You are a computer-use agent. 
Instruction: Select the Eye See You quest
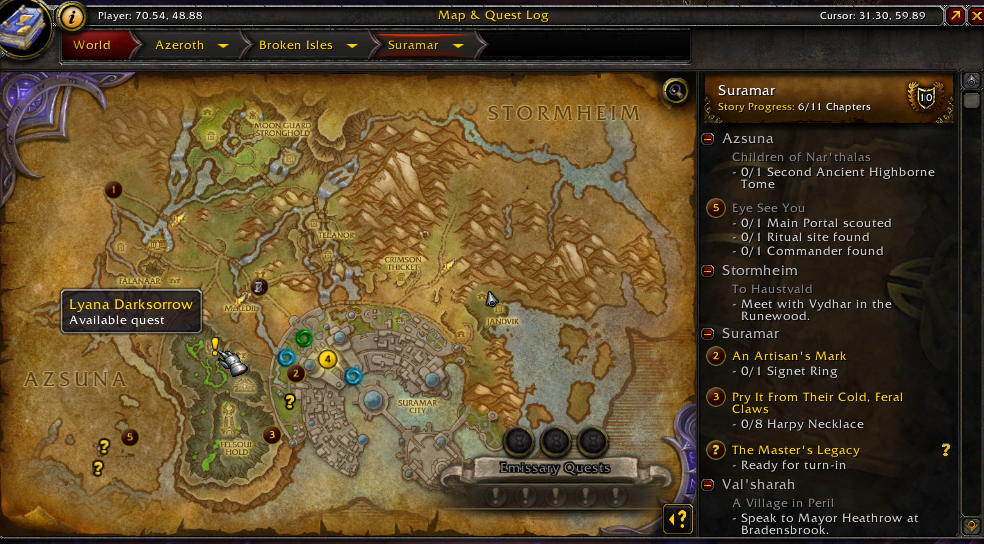click(x=768, y=208)
